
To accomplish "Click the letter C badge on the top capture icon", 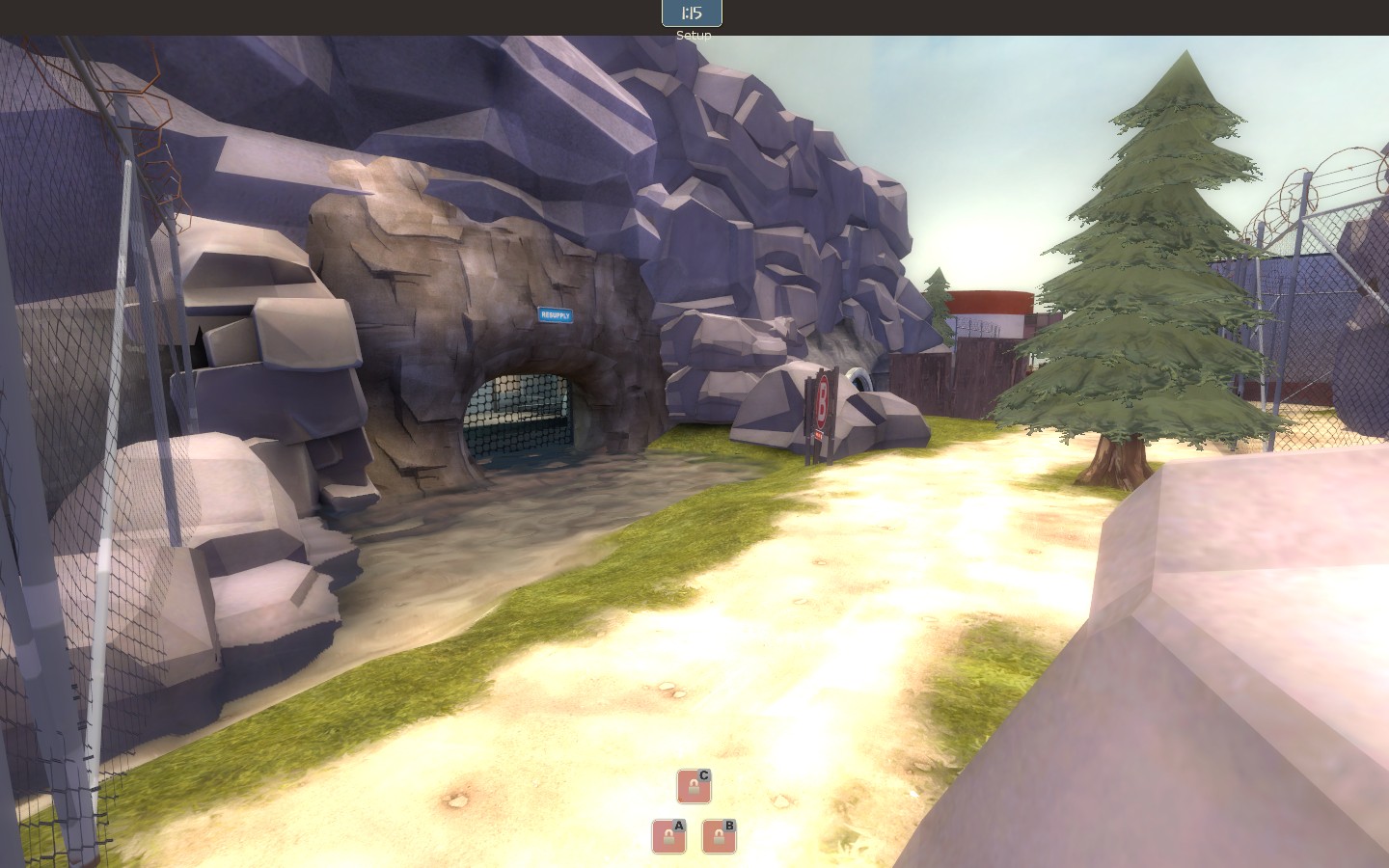I will (704, 773).
